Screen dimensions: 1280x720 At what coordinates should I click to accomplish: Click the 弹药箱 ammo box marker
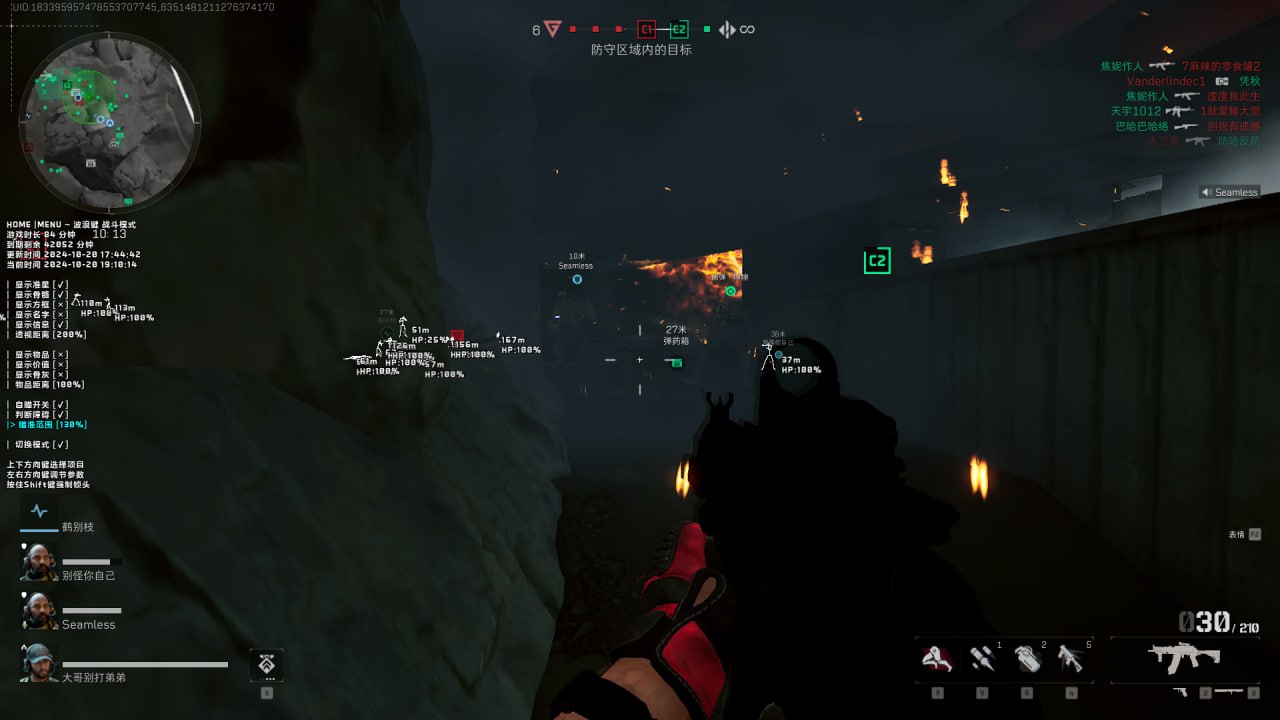[677, 362]
